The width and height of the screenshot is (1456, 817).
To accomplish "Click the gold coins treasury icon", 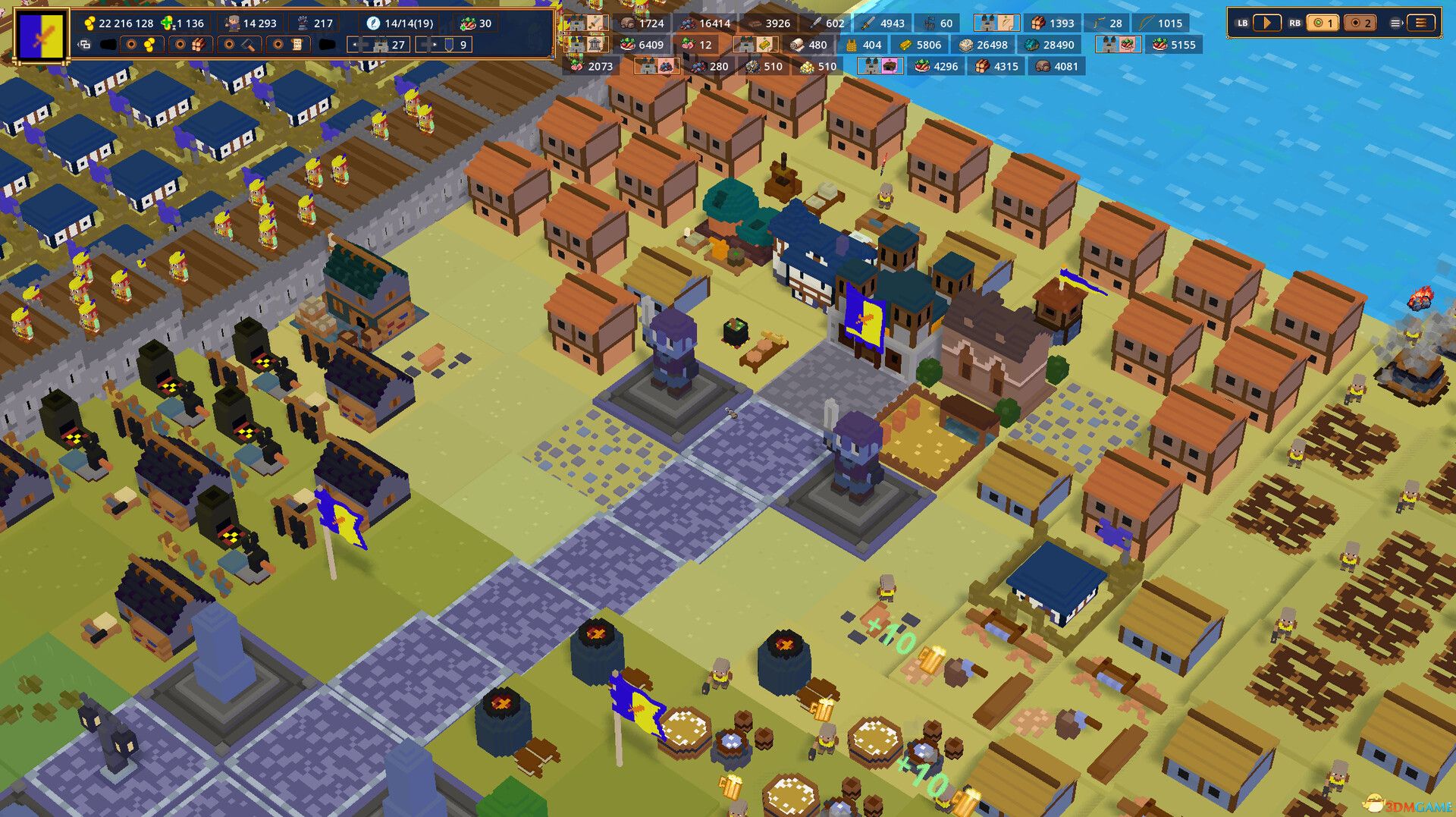I will 91,24.
